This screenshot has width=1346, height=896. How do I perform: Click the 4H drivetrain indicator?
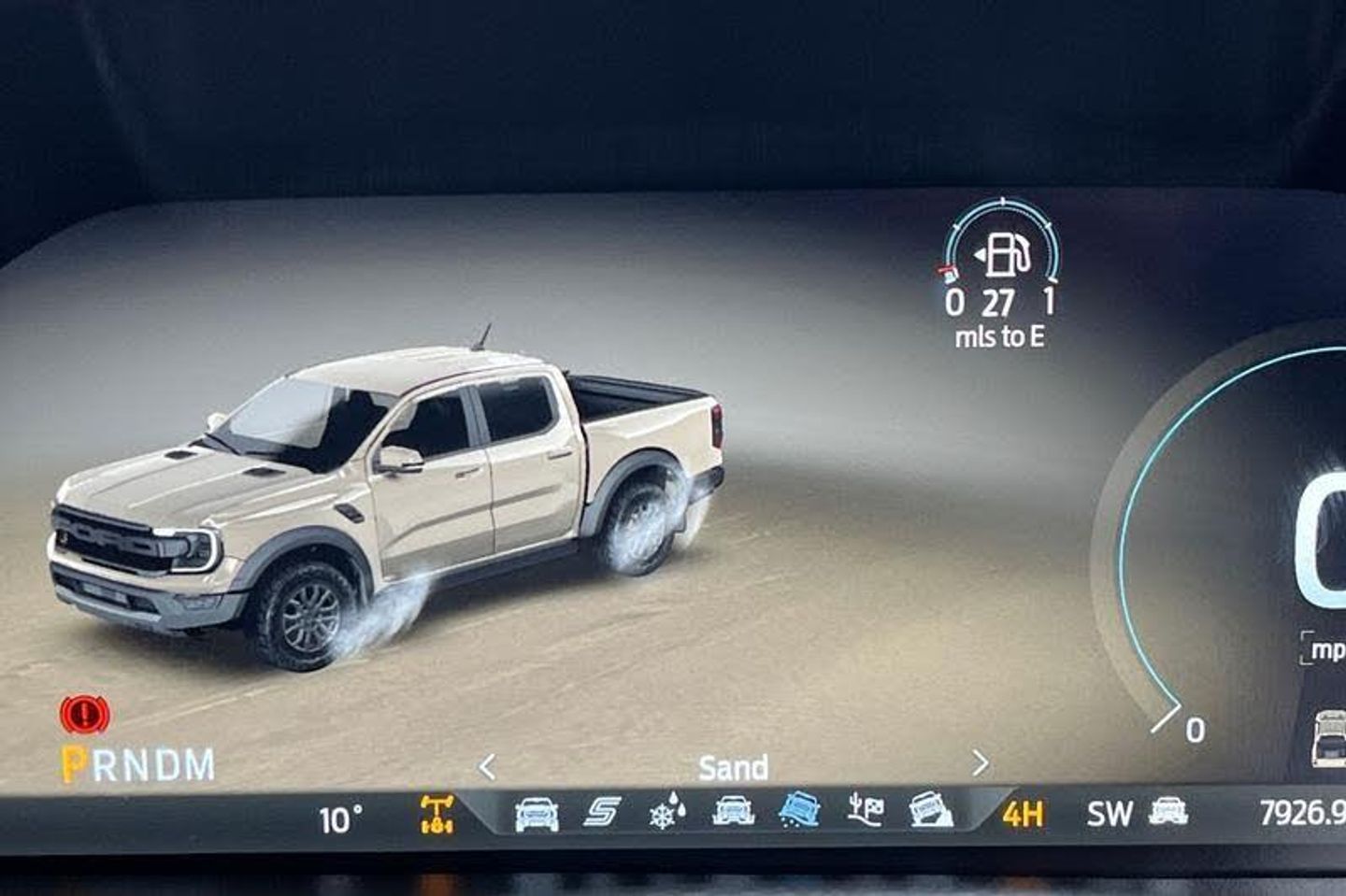(1023, 815)
